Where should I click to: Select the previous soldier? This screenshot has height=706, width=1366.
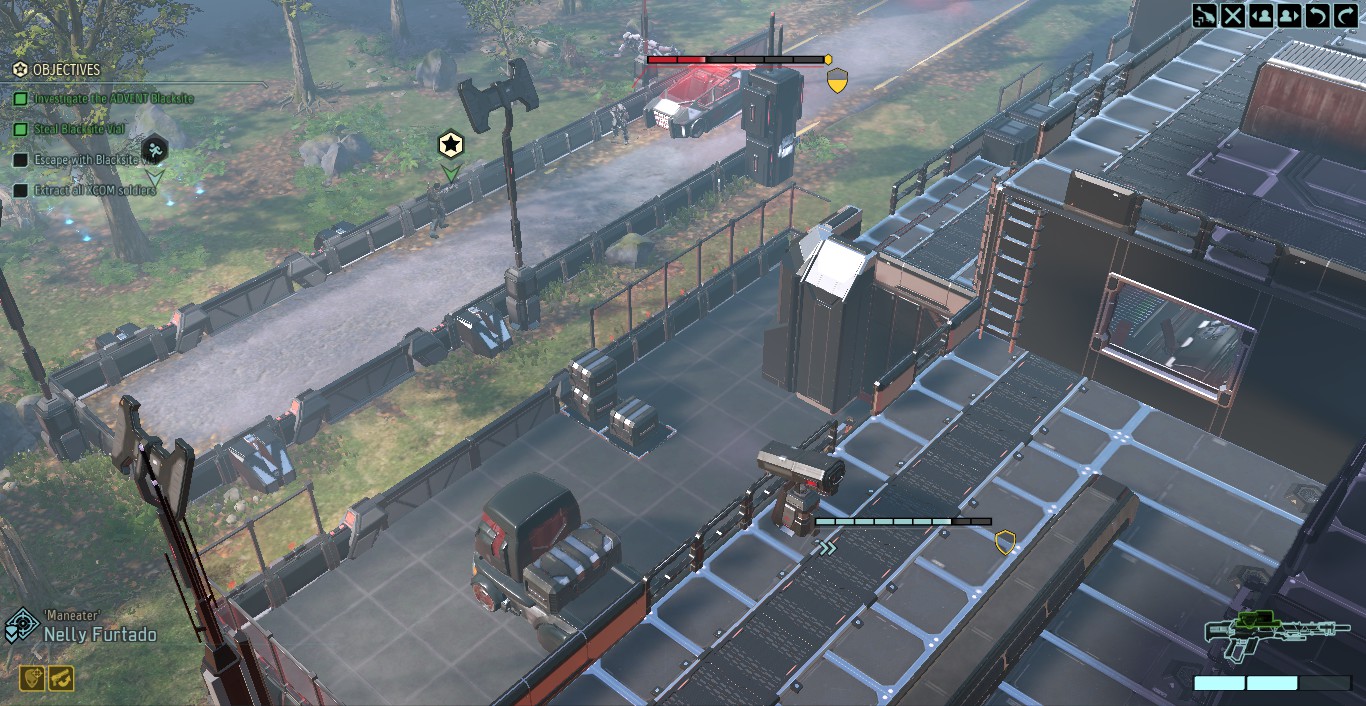pos(1261,15)
